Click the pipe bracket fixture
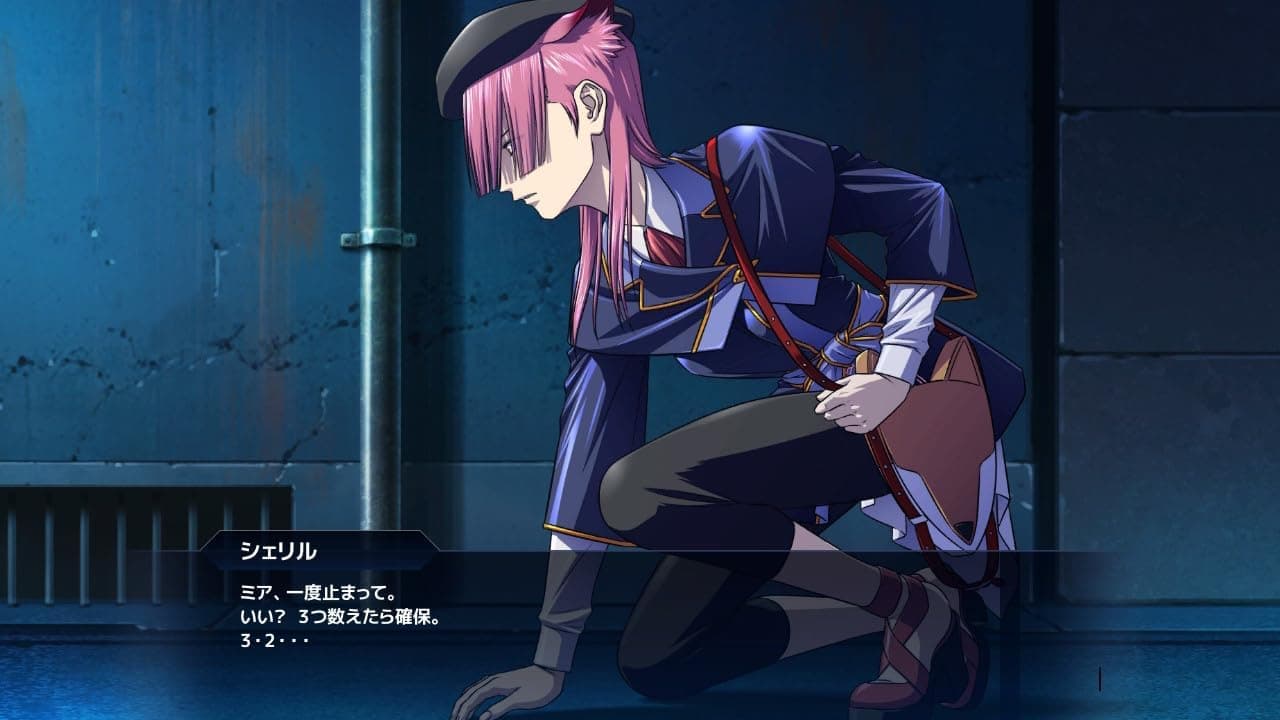Screen dimensions: 1280x720 point(378,240)
